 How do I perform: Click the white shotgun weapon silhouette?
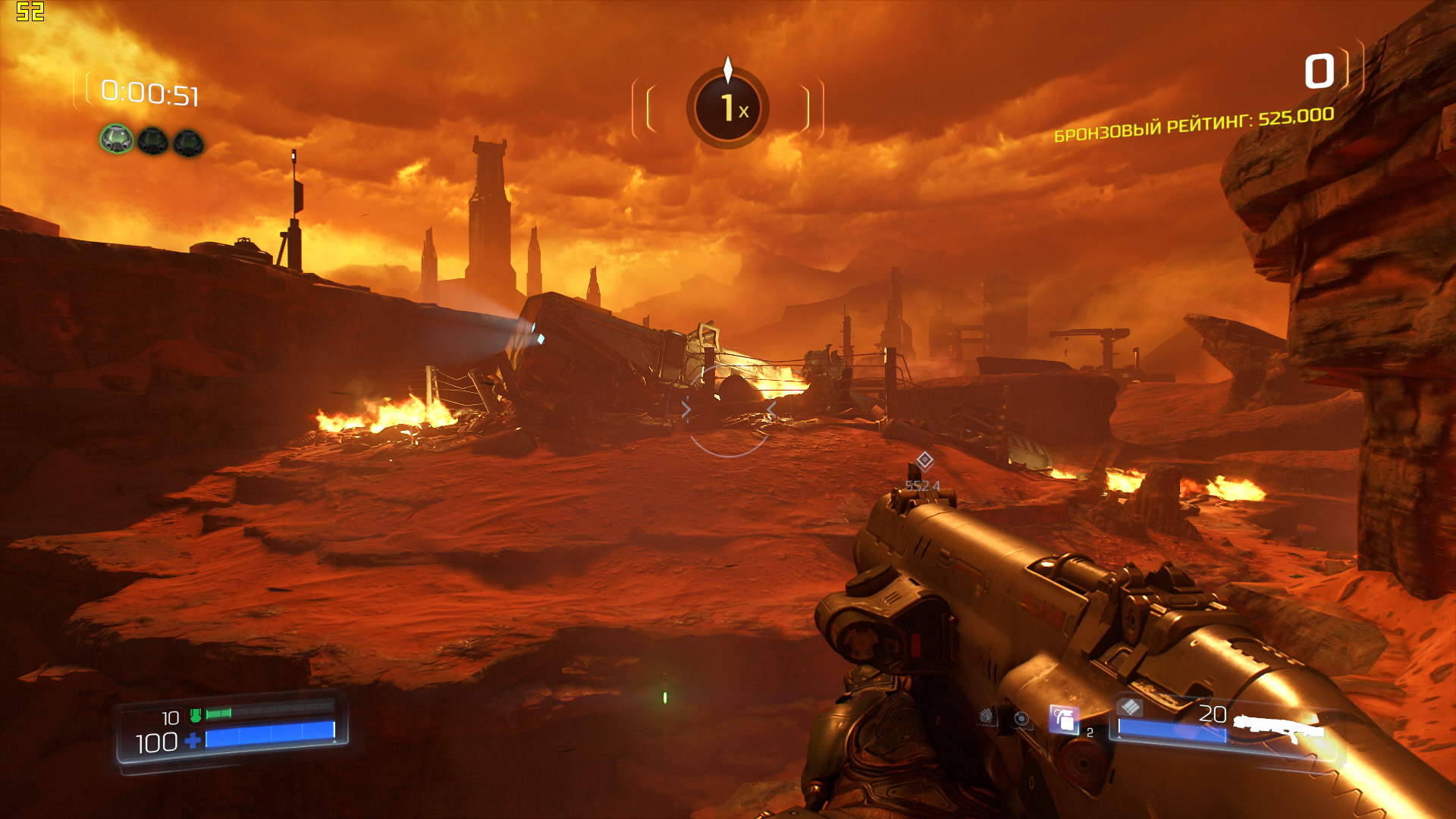coord(1279,726)
